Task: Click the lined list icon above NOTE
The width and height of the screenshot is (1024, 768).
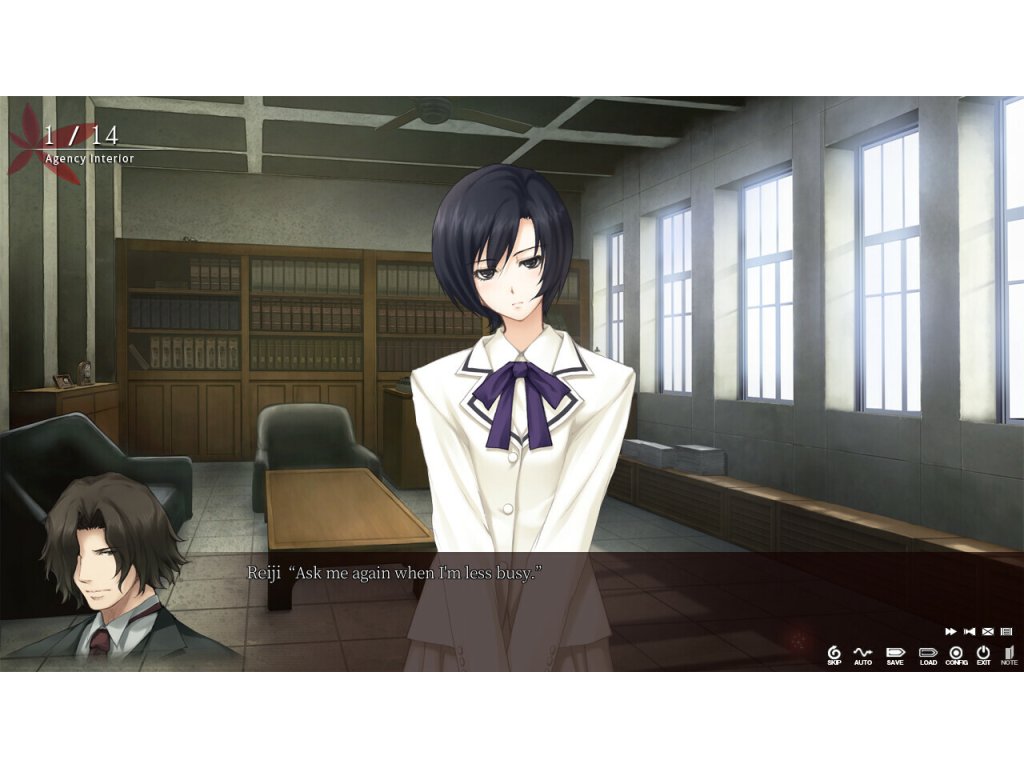Action: coord(1007,631)
